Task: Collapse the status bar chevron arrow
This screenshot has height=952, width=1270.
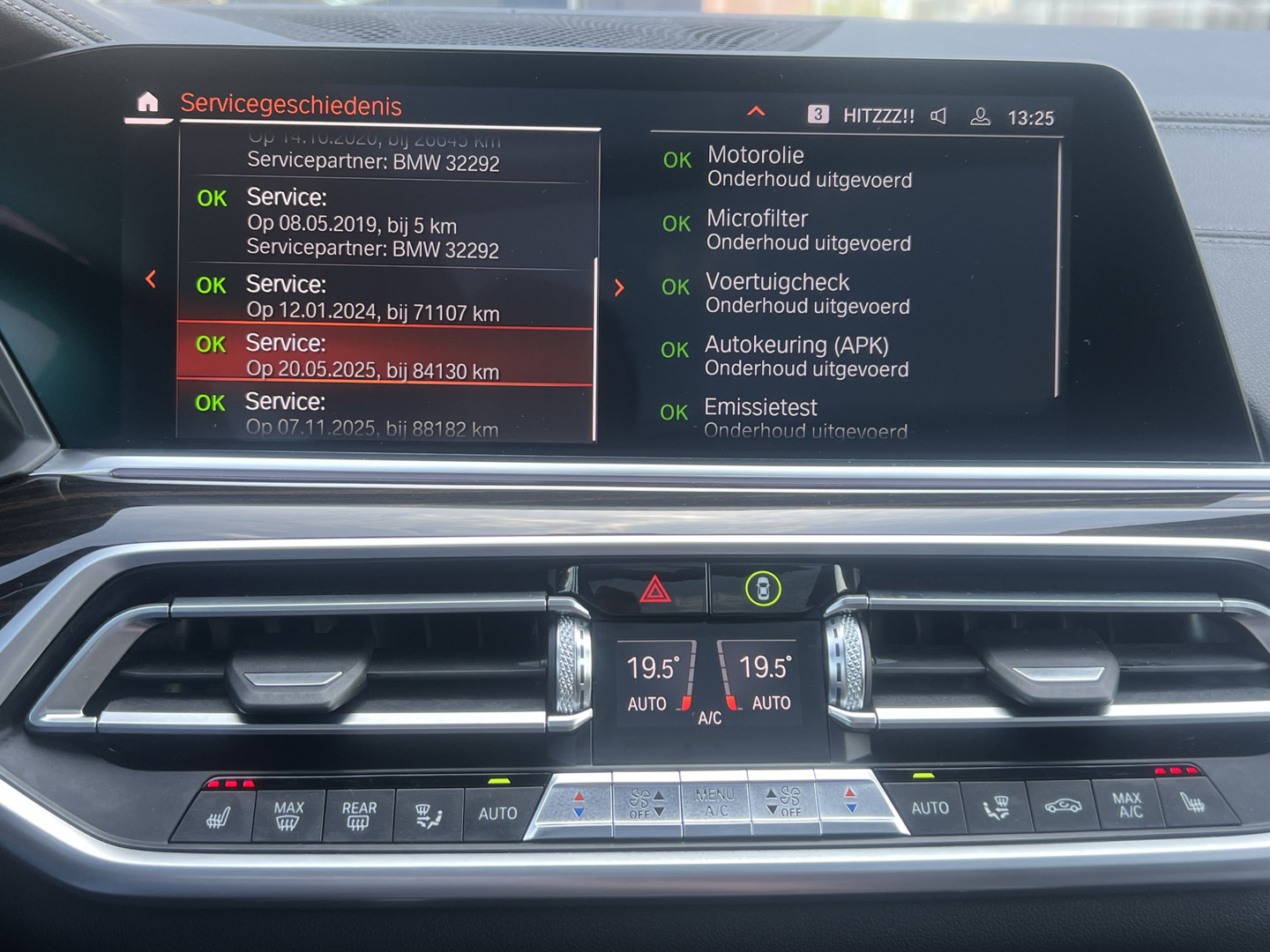Action: (x=756, y=112)
